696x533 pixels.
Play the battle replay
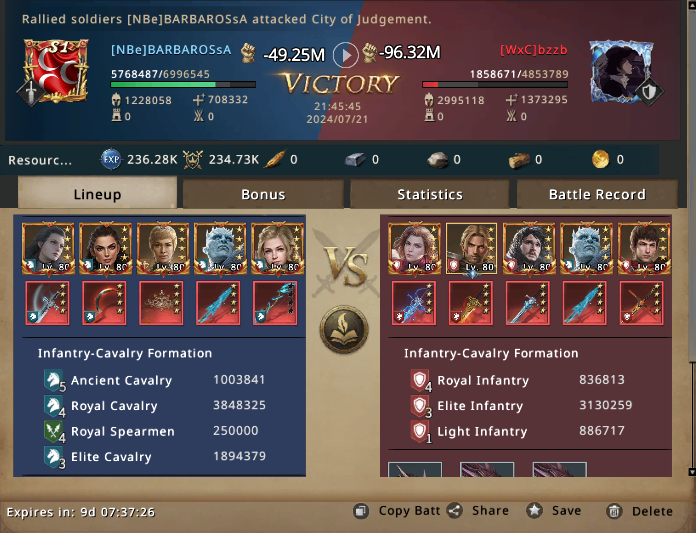point(345,55)
